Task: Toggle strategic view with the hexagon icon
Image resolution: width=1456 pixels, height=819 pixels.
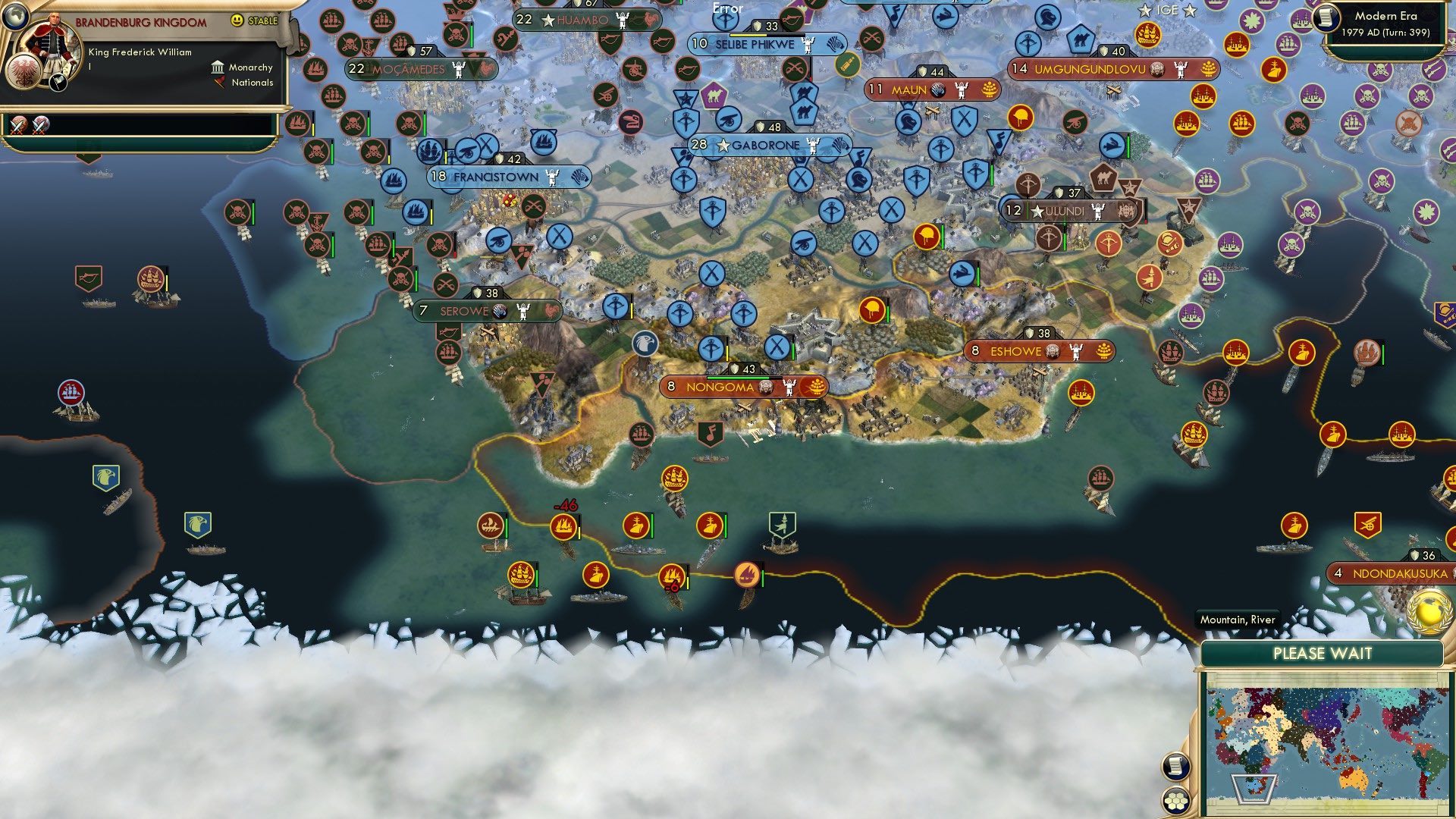Action: 1176,802
